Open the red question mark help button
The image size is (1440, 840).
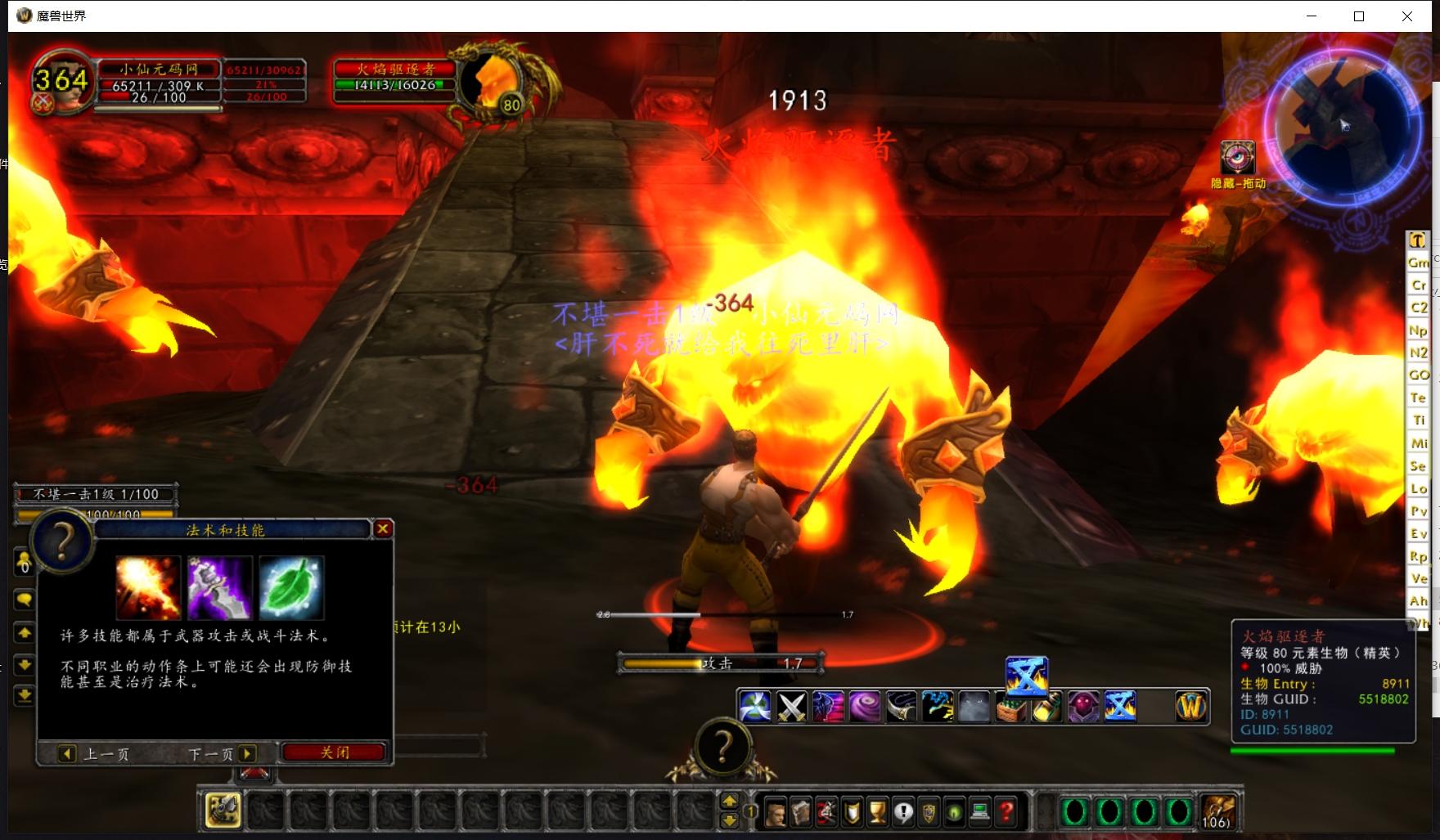pos(1006,812)
